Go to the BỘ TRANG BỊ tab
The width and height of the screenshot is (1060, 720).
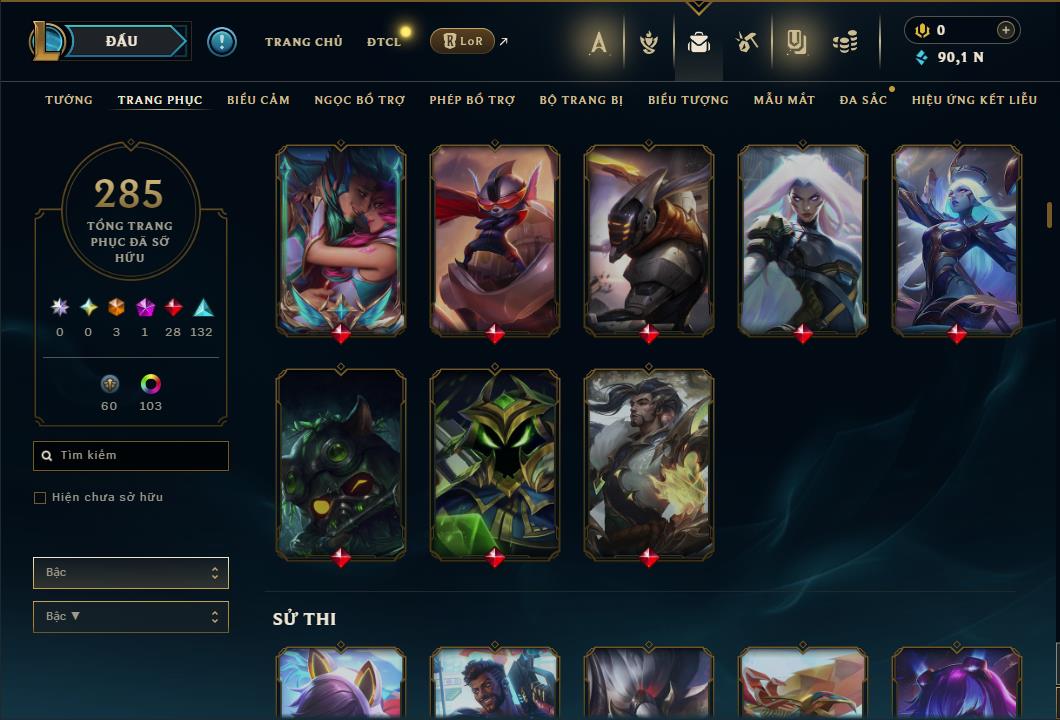pyautogui.click(x=581, y=100)
